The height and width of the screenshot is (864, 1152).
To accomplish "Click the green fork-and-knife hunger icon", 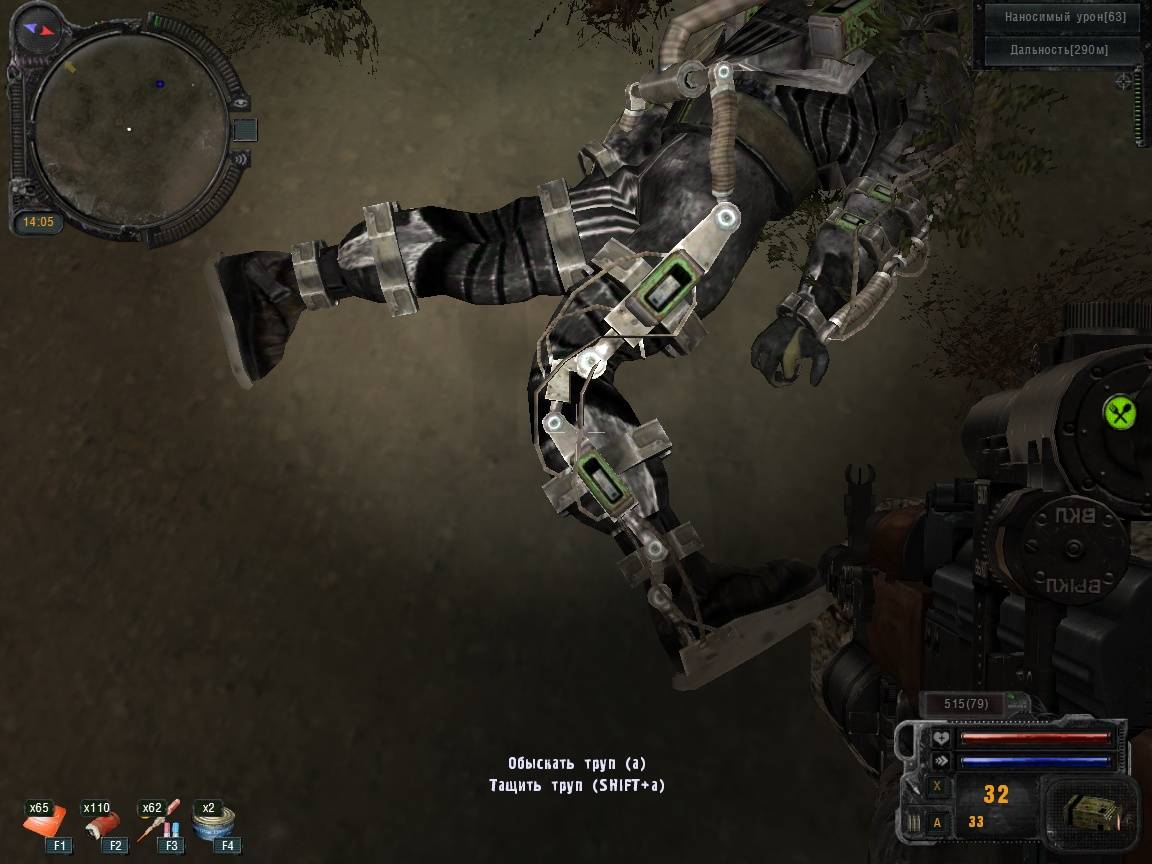I will [x=1119, y=411].
